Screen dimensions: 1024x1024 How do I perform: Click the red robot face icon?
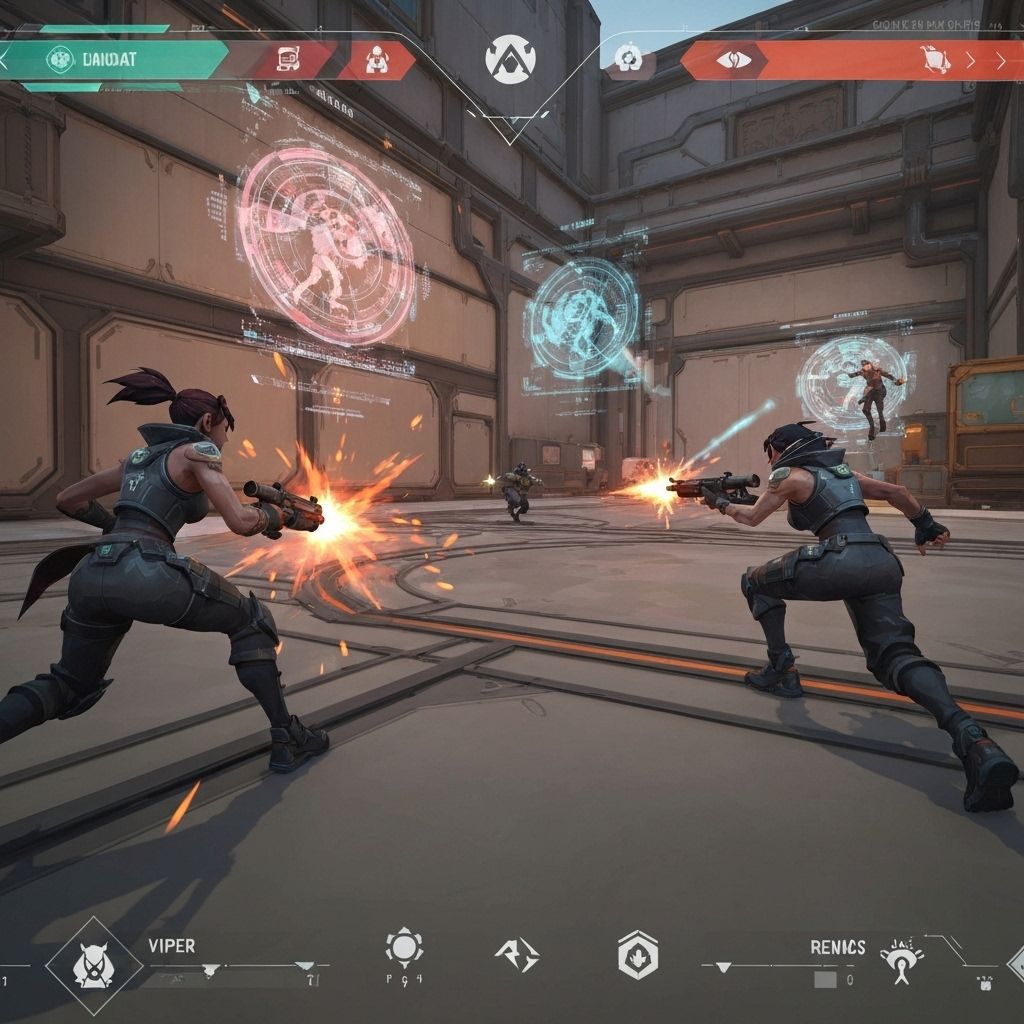(x=286, y=60)
